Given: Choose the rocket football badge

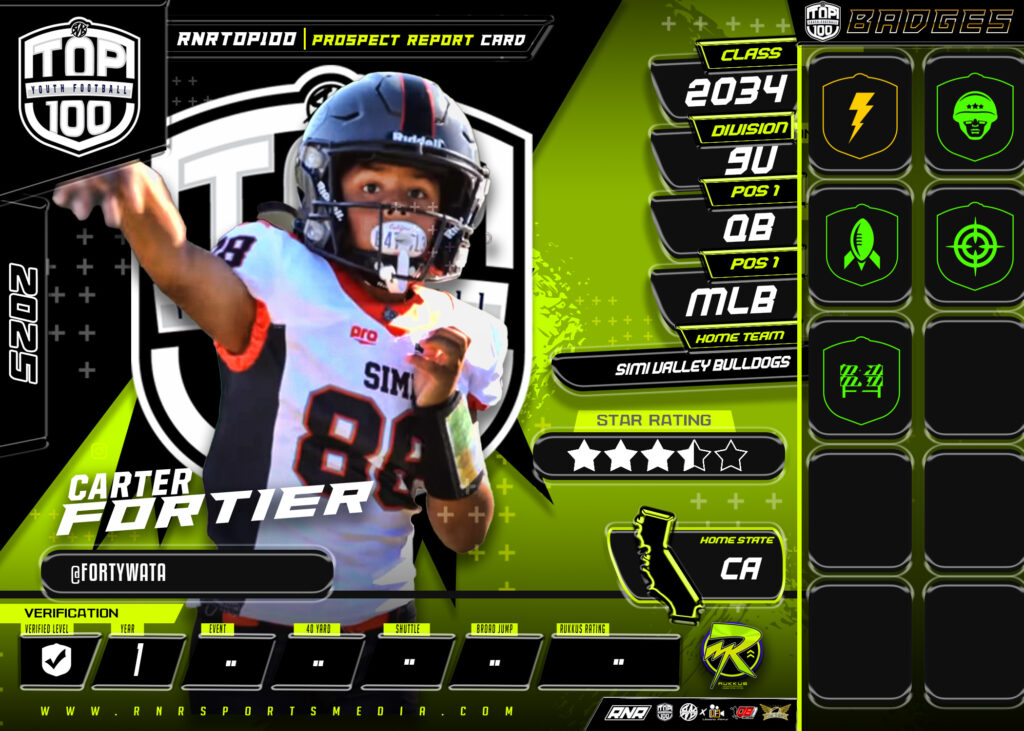Looking at the screenshot, I should click(x=859, y=246).
